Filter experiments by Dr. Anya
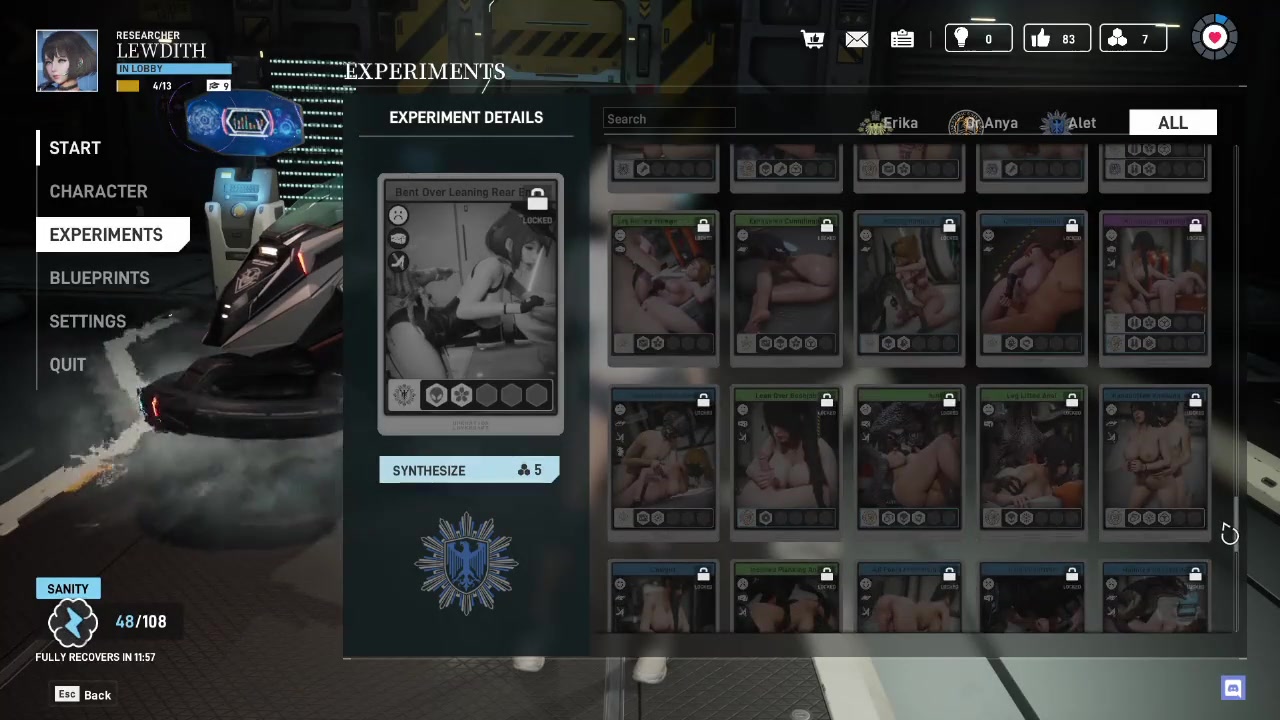 [x=985, y=123]
